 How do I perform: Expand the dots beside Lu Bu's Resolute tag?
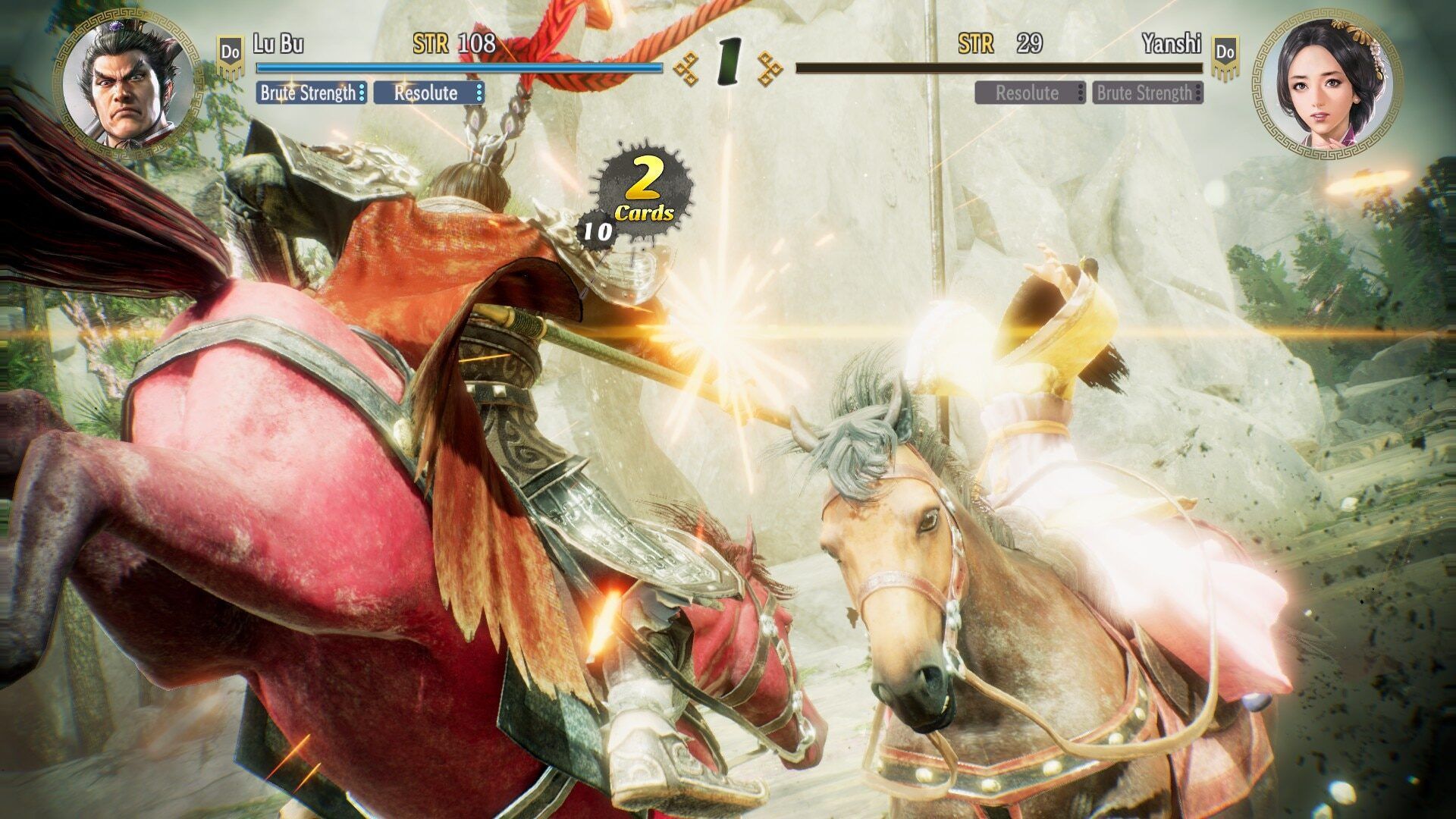tap(478, 94)
